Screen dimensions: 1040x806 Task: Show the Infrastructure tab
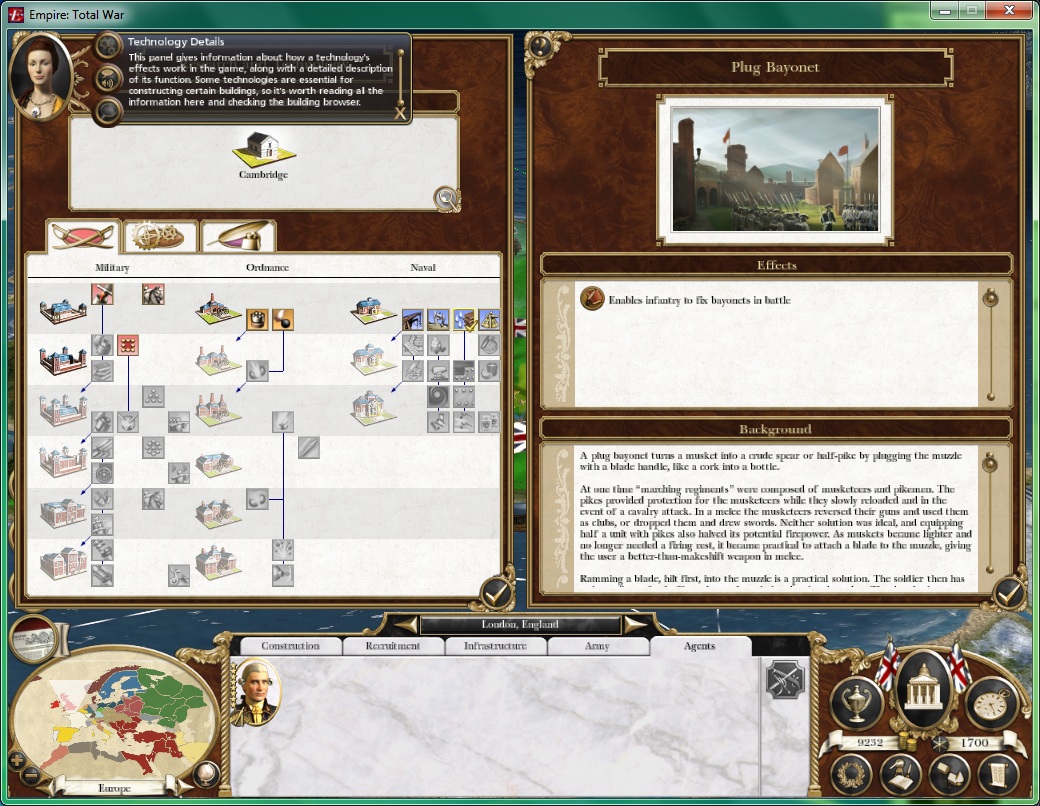pyautogui.click(x=495, y=646)
